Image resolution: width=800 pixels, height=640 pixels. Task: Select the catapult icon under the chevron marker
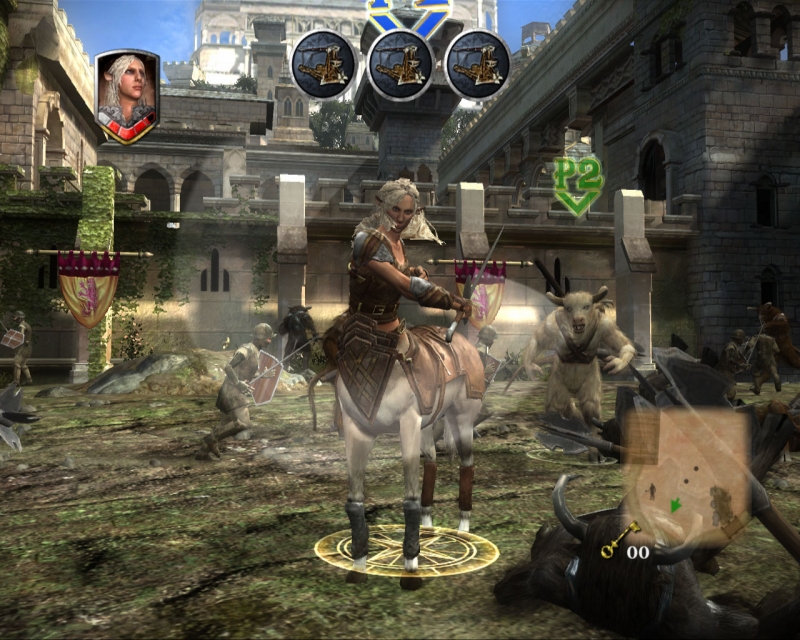[400, 66]
